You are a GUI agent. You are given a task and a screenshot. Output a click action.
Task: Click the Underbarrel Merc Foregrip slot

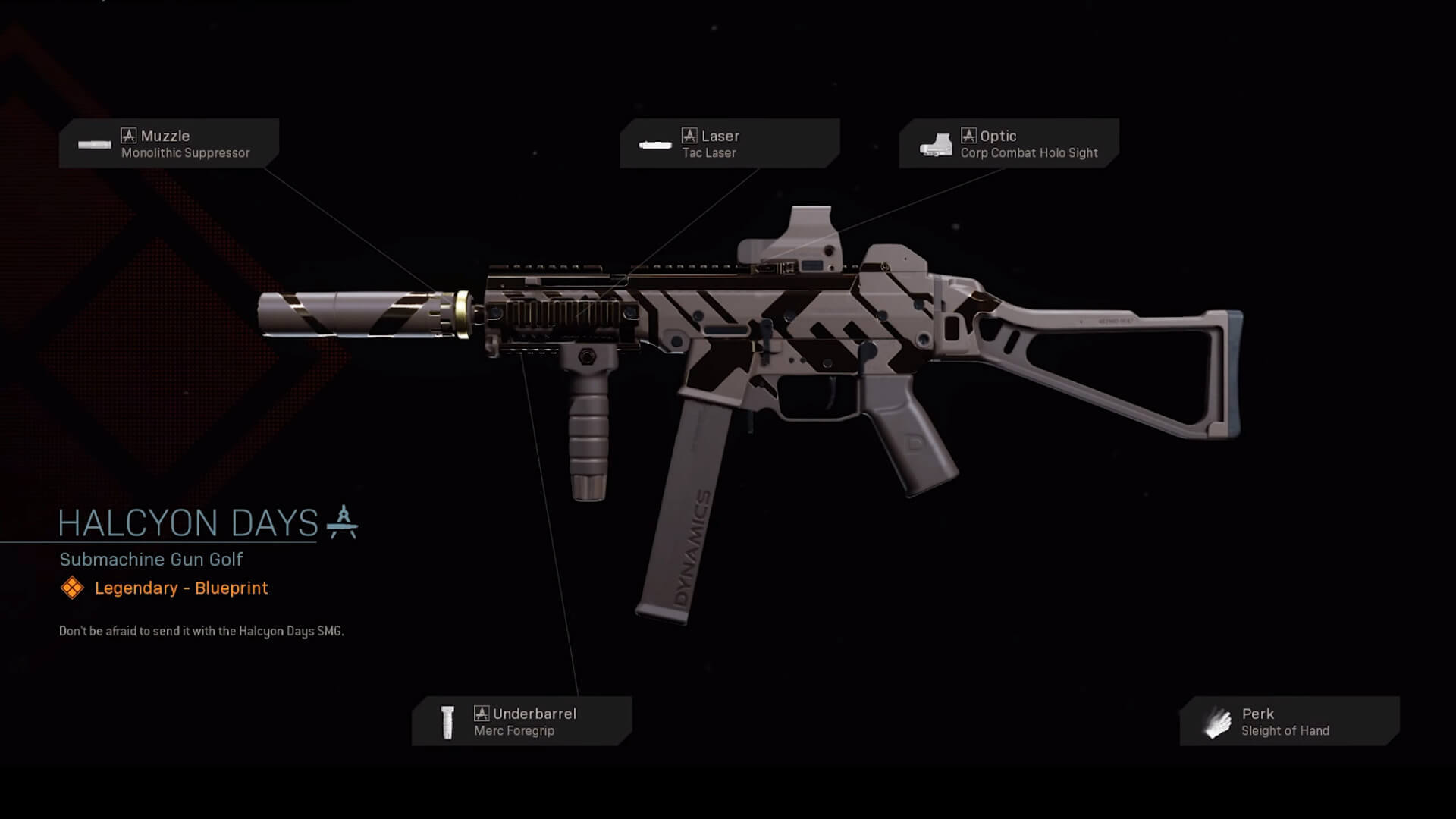[x=522, y=721]
